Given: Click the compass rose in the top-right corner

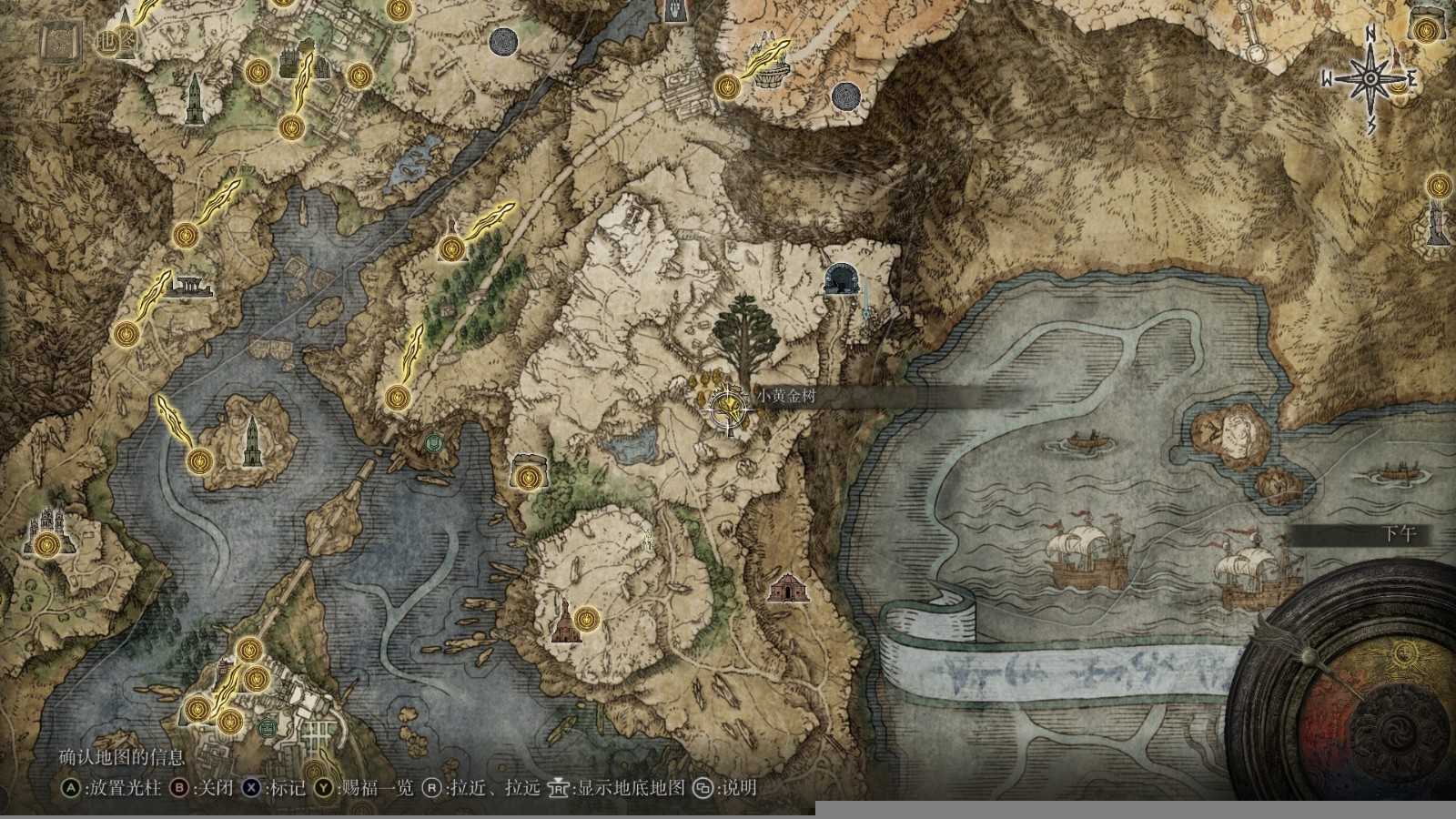Looking at the screenshot, I should tap(1369, 79).
